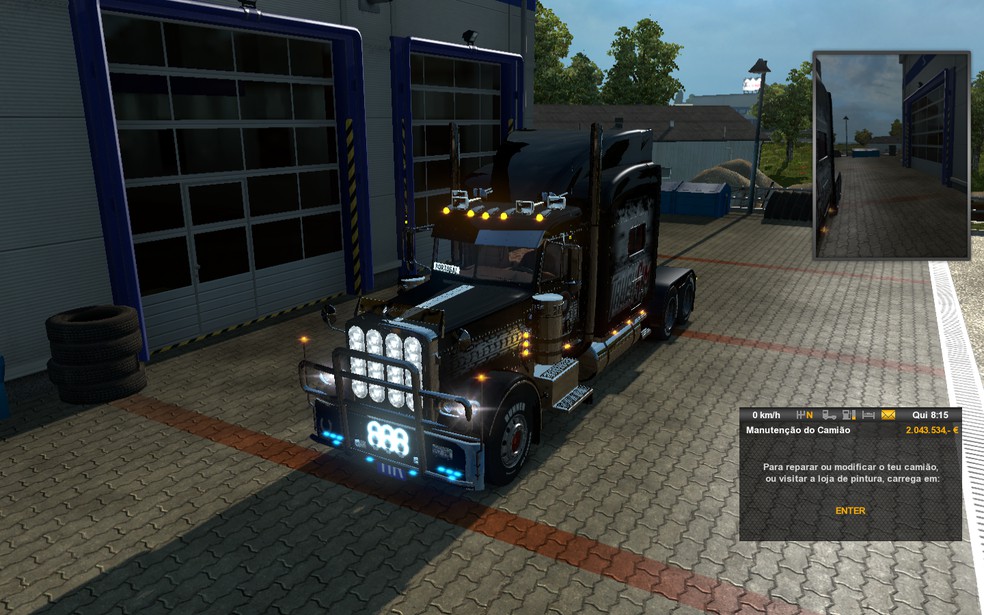Click the fuel pump gauge icon
The height and width of the screenshot is (615, 984).
849,415
